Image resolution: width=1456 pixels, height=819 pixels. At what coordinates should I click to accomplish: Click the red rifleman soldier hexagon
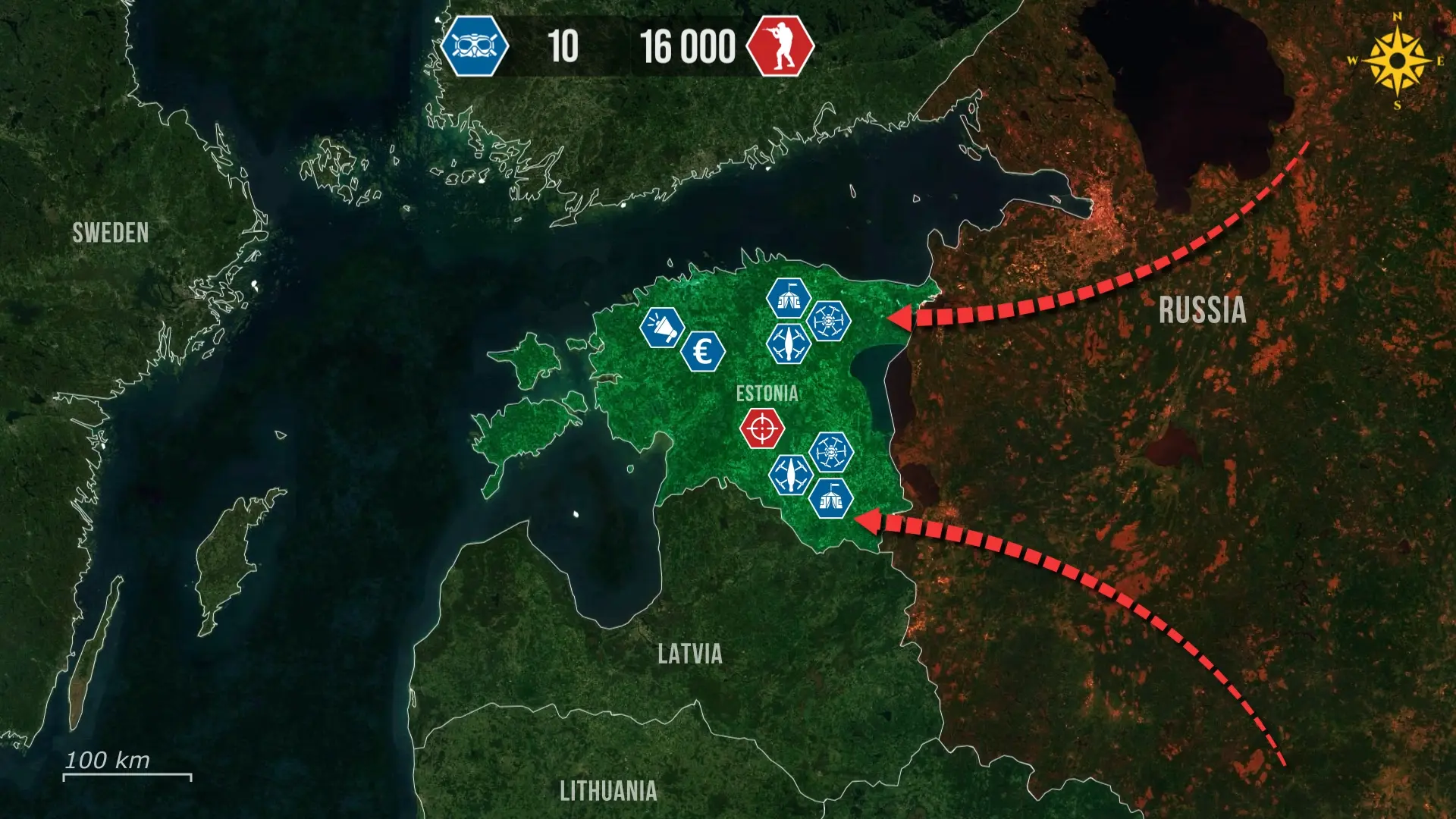(x=780, y=46)
